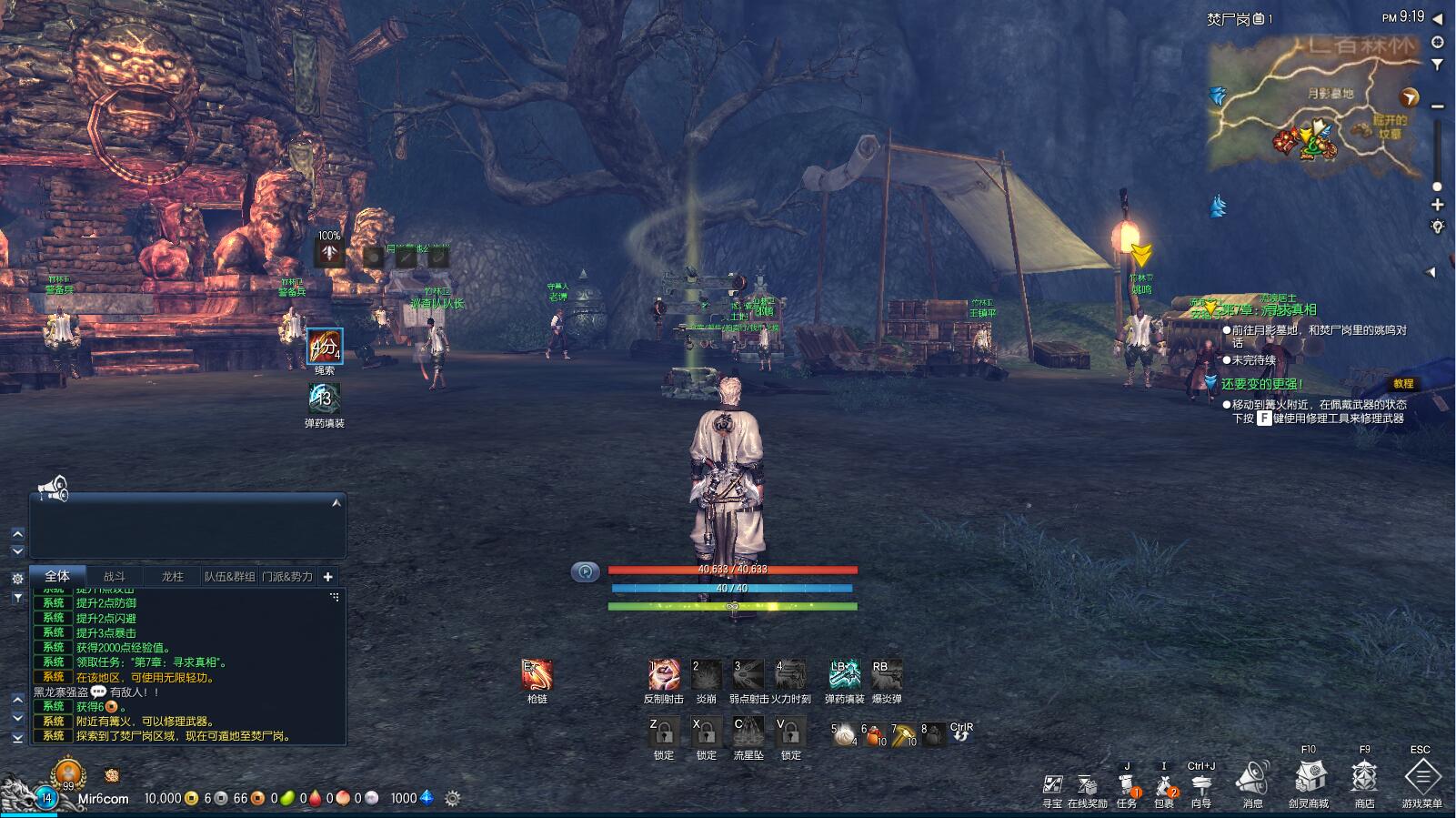Open the 消息 megaphone messages
The image size is (1456, 818).
pyautogui.click(x=1252, y=781)
